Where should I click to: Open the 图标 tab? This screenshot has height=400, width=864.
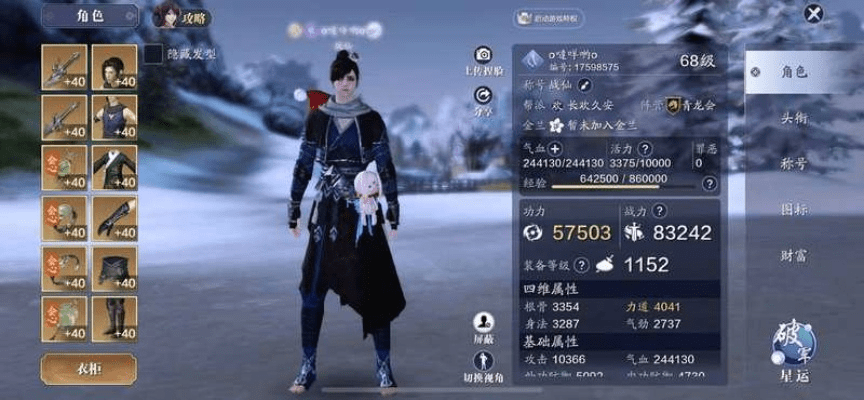coord(794,210)
